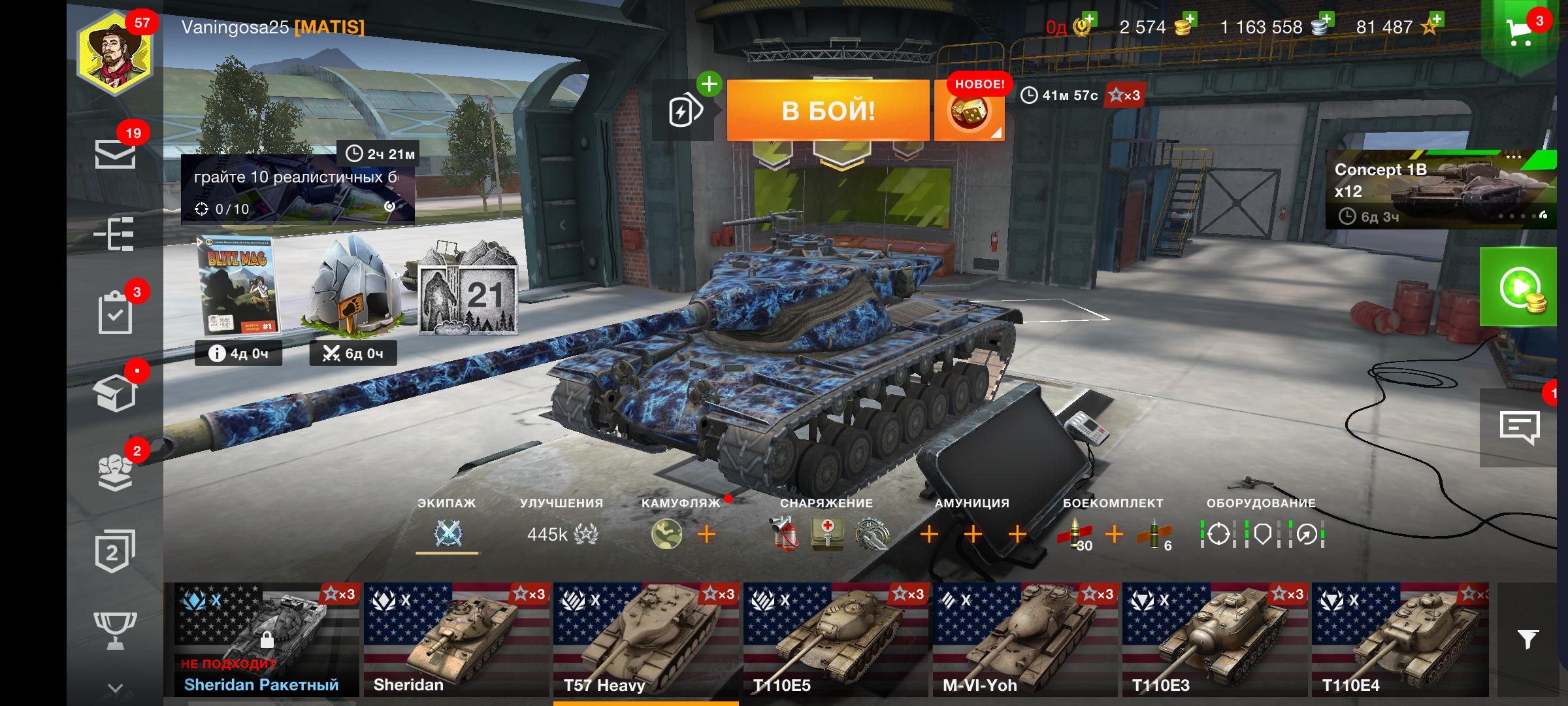Add a booster via the green plus button

pos(708,84)
